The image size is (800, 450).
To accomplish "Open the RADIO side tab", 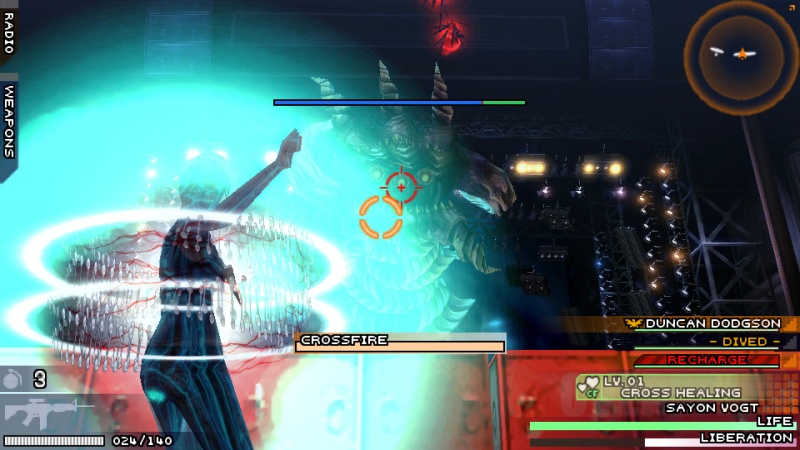I will coord(9,34).
